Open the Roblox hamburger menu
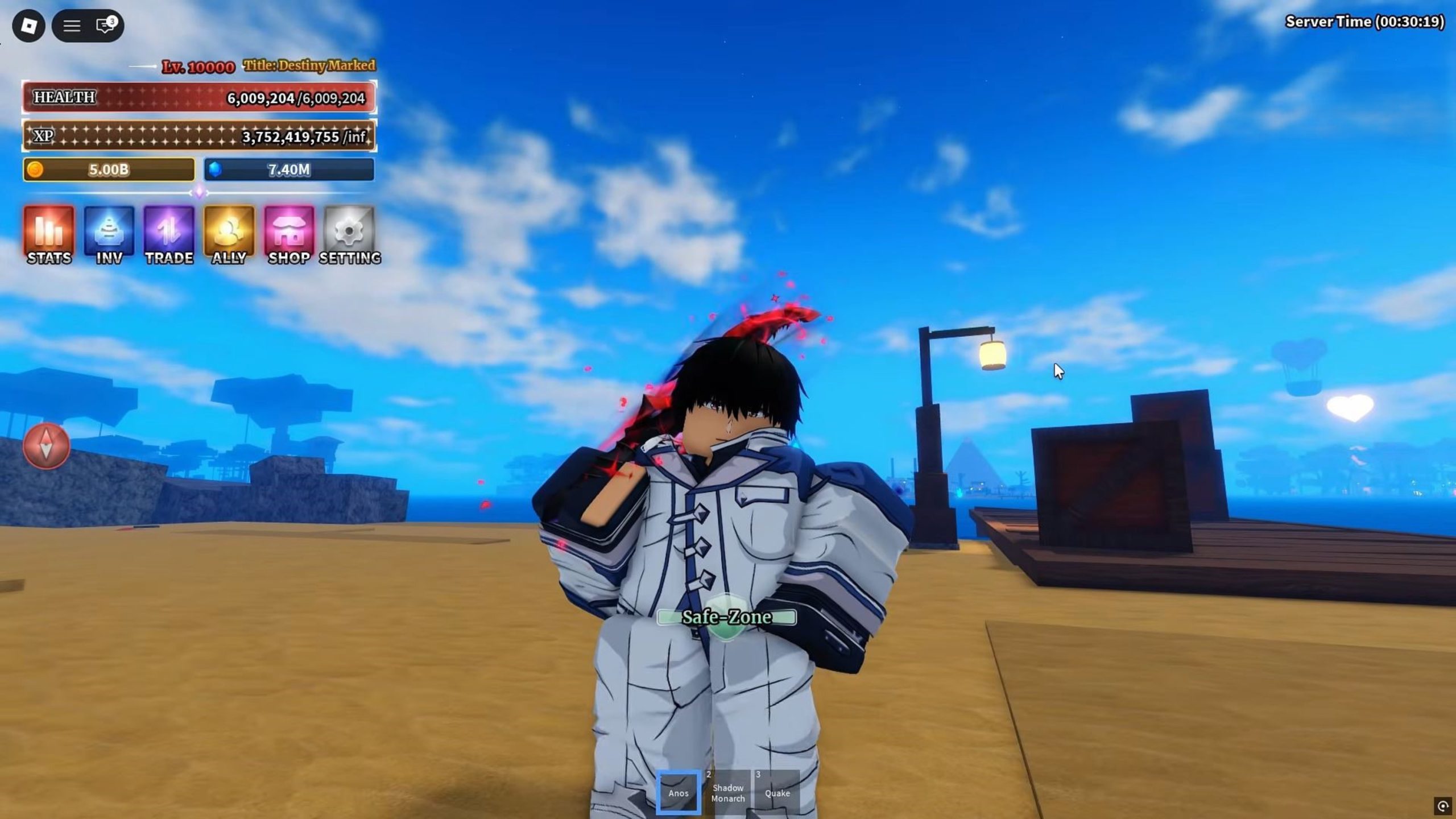1456x819 pixels. [x=71, y=26]
